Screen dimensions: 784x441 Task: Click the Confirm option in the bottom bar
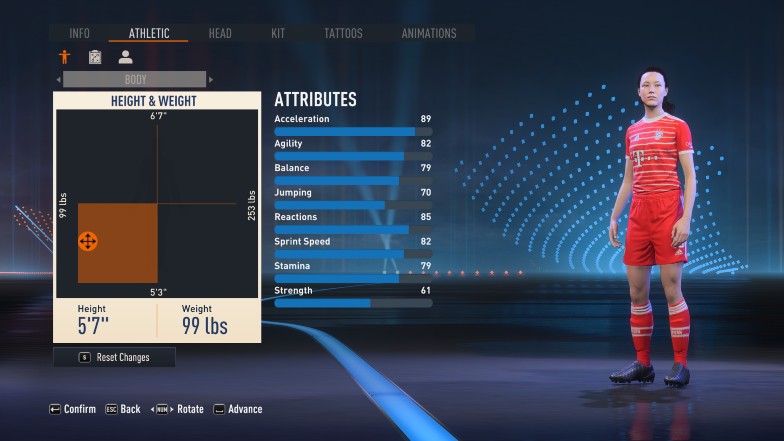[73, 409]
